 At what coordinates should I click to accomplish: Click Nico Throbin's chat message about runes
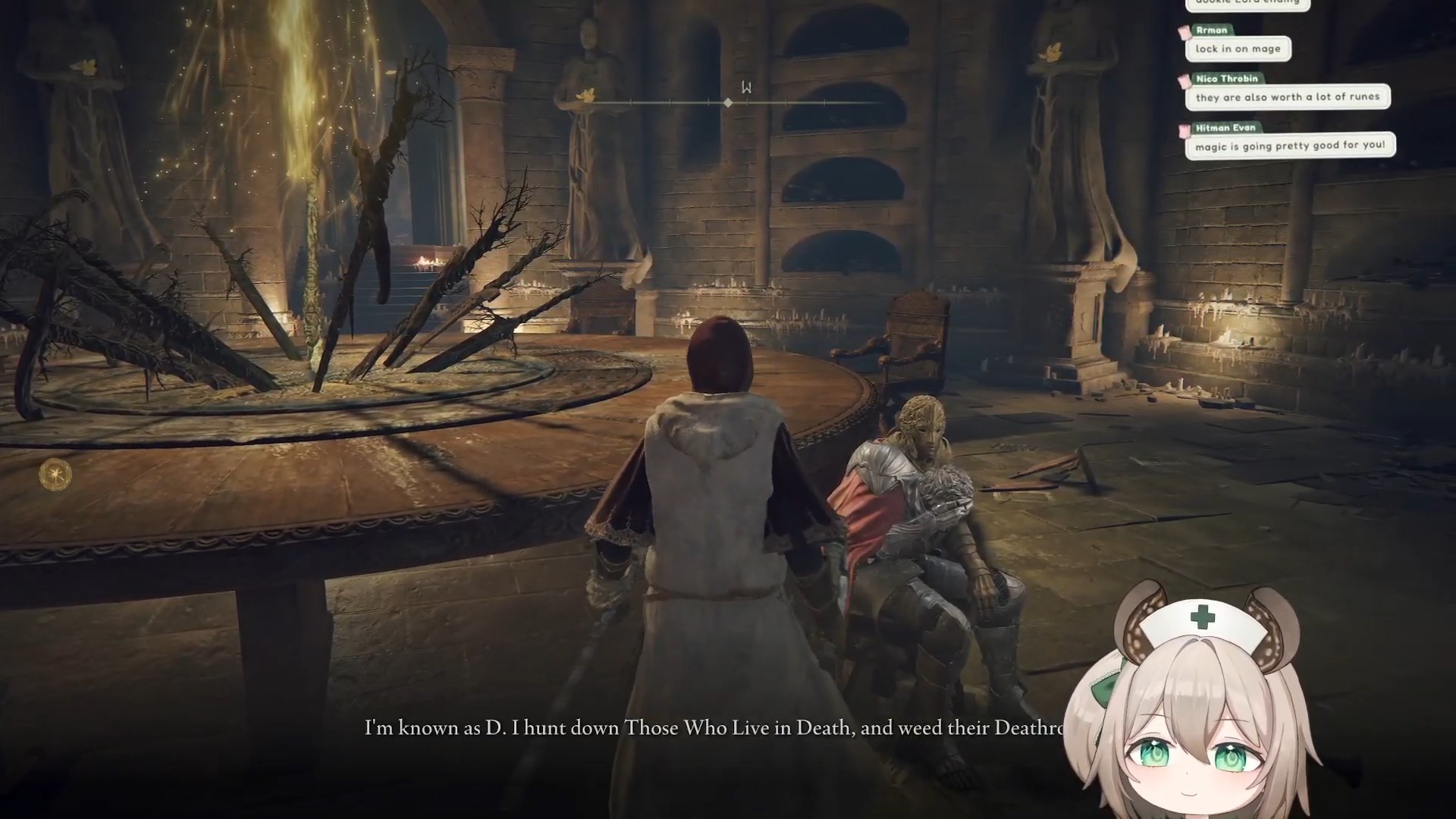(1287, 97)
